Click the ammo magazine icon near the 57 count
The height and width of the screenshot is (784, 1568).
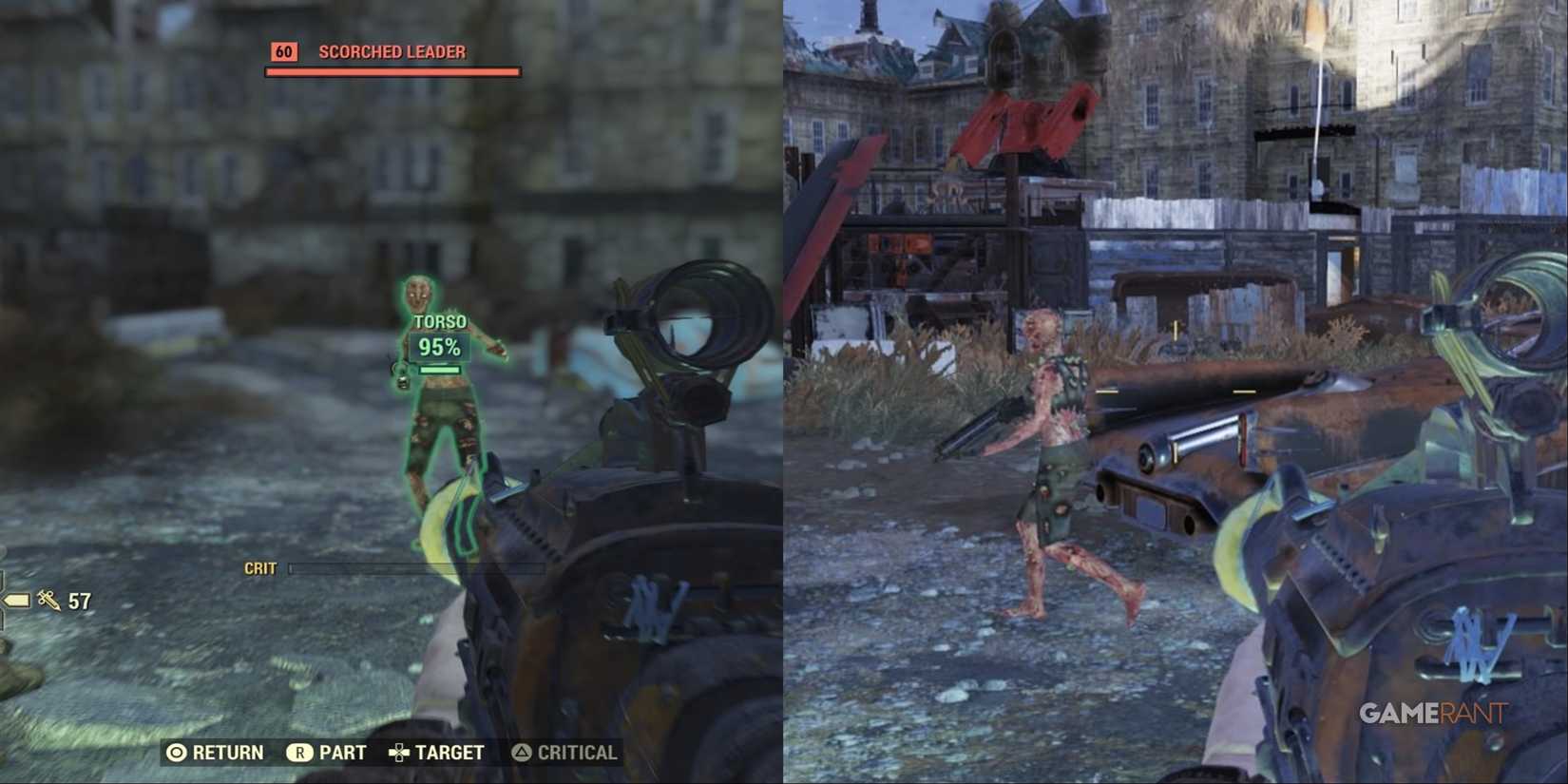[x=15, y=601]
